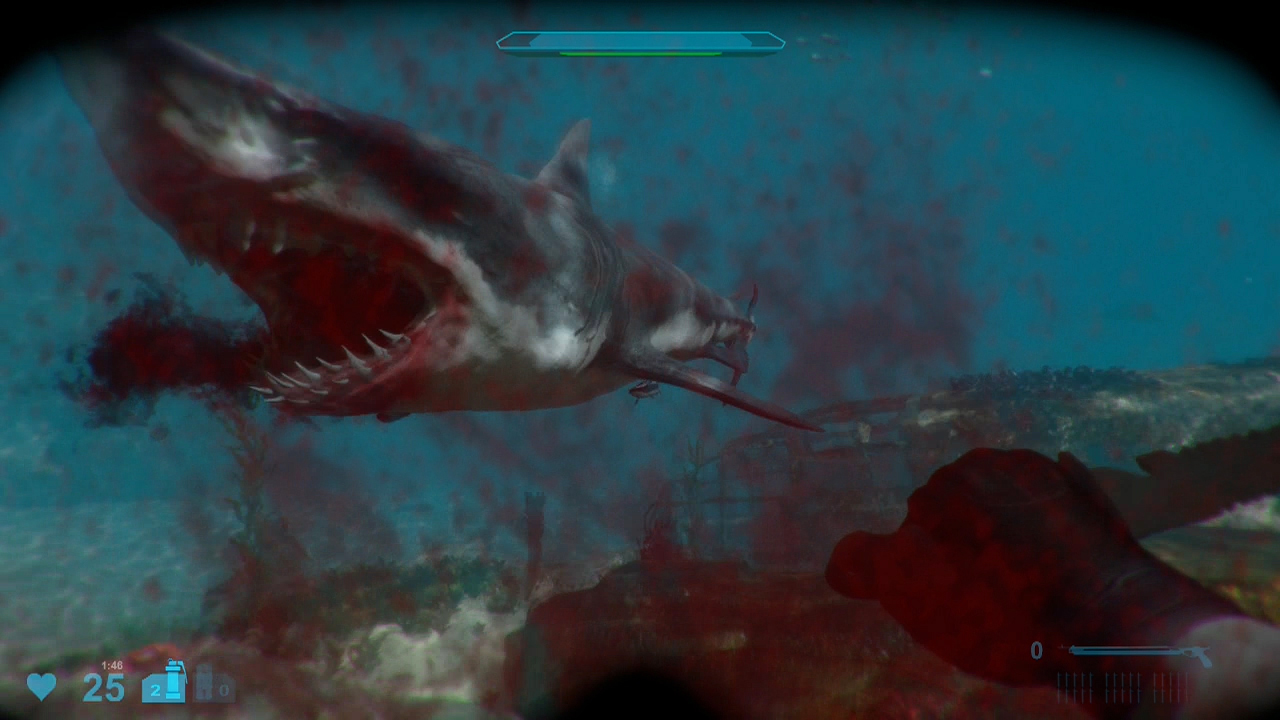Click the health value reading 25
Image resolution: width=1280 pixels, height=720 pixels.
tap(102, 687)
